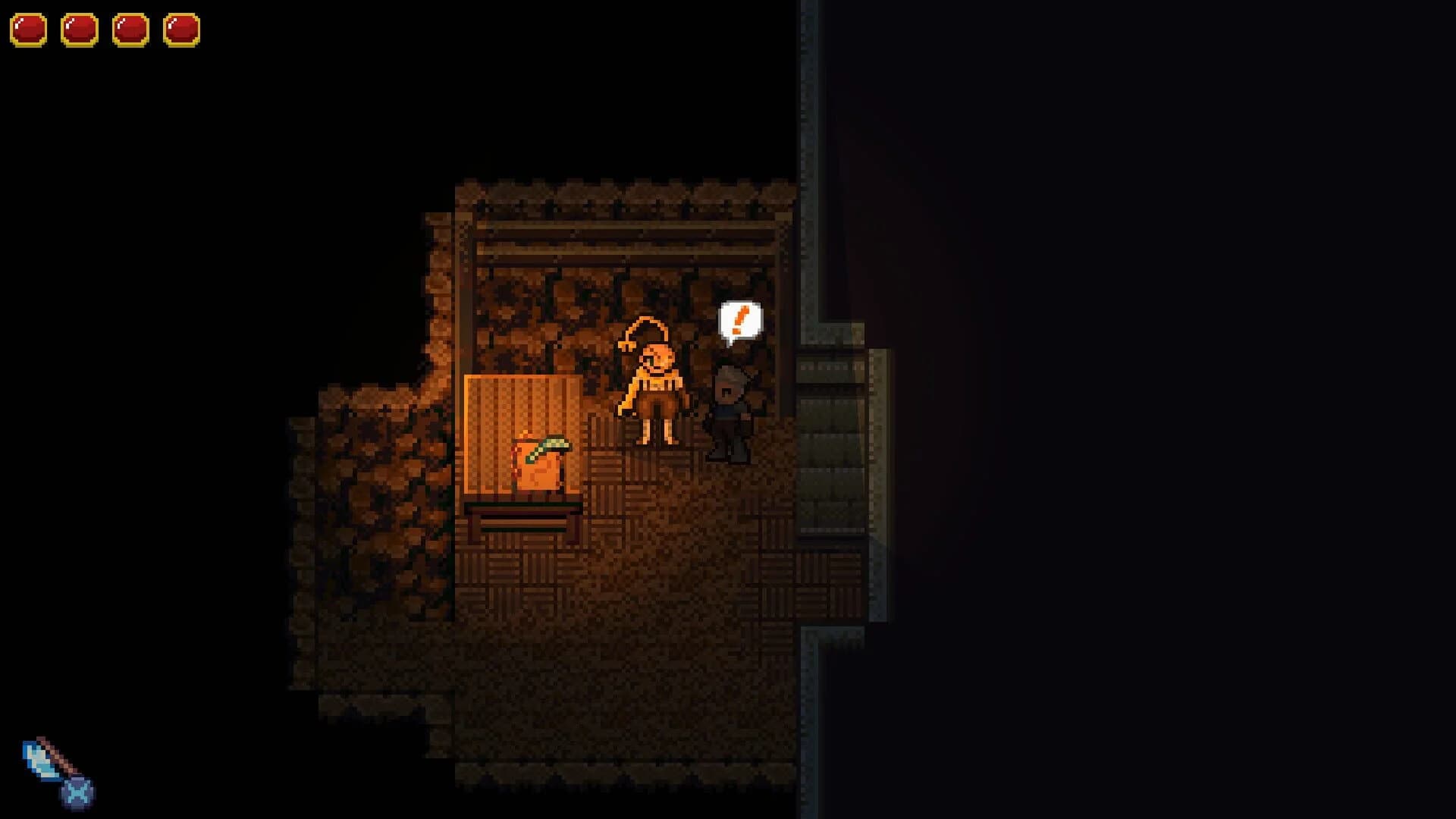Screen dimensions: 1456x819
Task: Click the orange exclamation point inside the bubble
Action: tap(739, 320)
